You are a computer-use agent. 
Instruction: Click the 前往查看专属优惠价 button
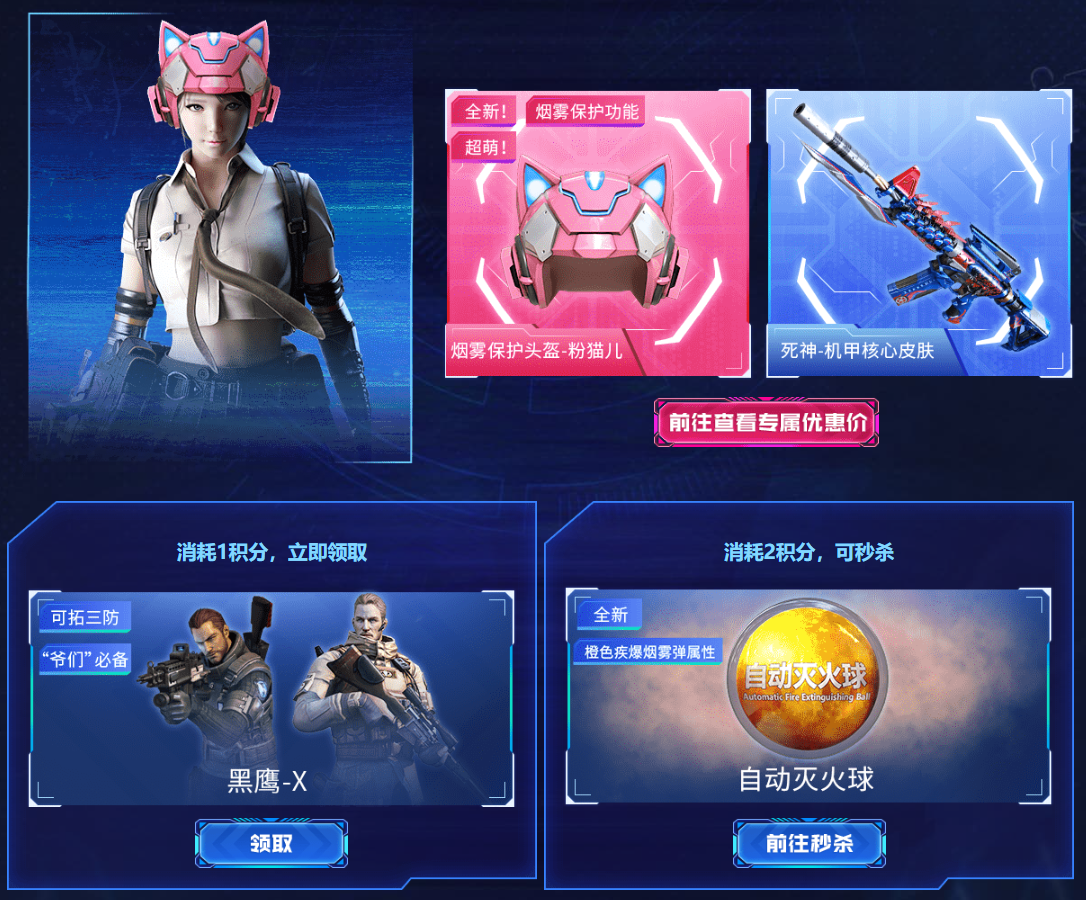click(767, 423)
